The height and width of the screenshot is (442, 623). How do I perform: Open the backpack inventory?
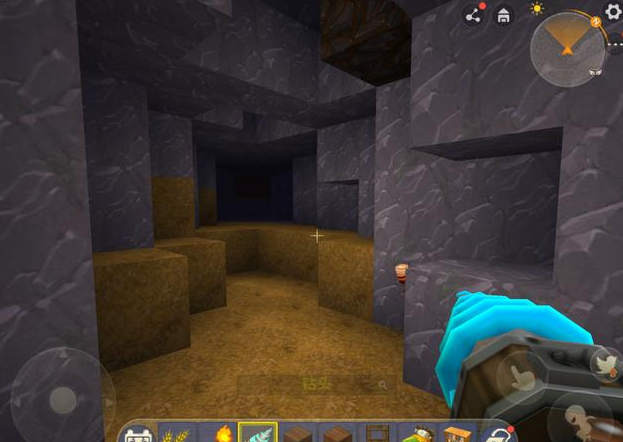[x=137, y=434]
